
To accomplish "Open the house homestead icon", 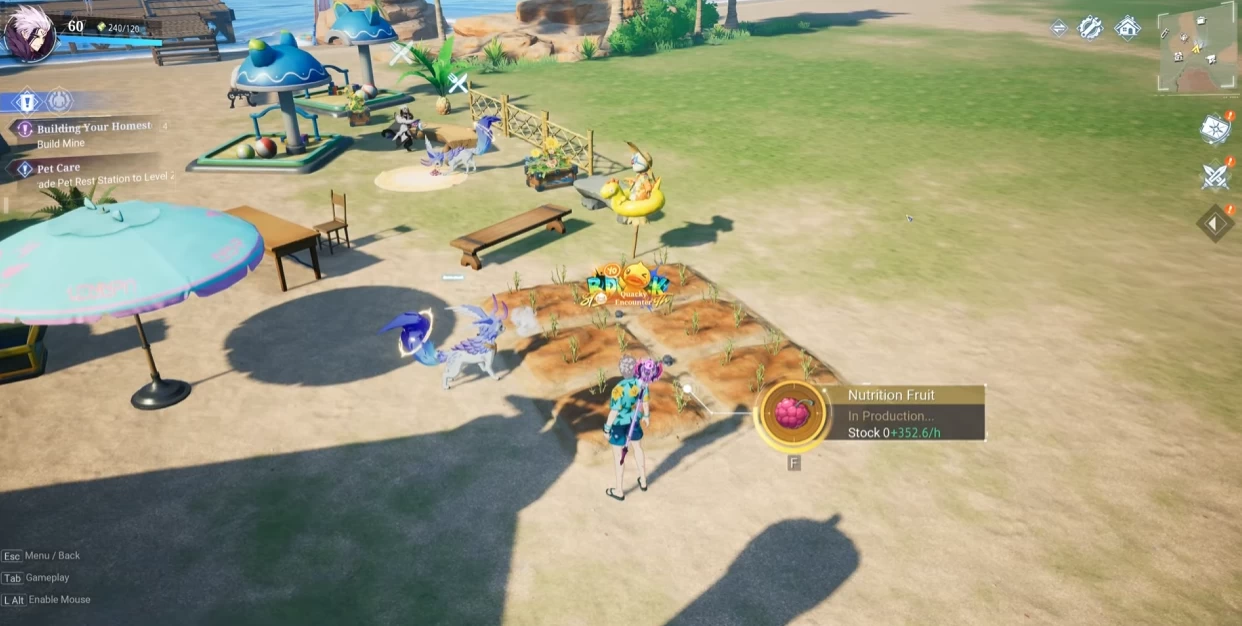I will (1127, 28).
